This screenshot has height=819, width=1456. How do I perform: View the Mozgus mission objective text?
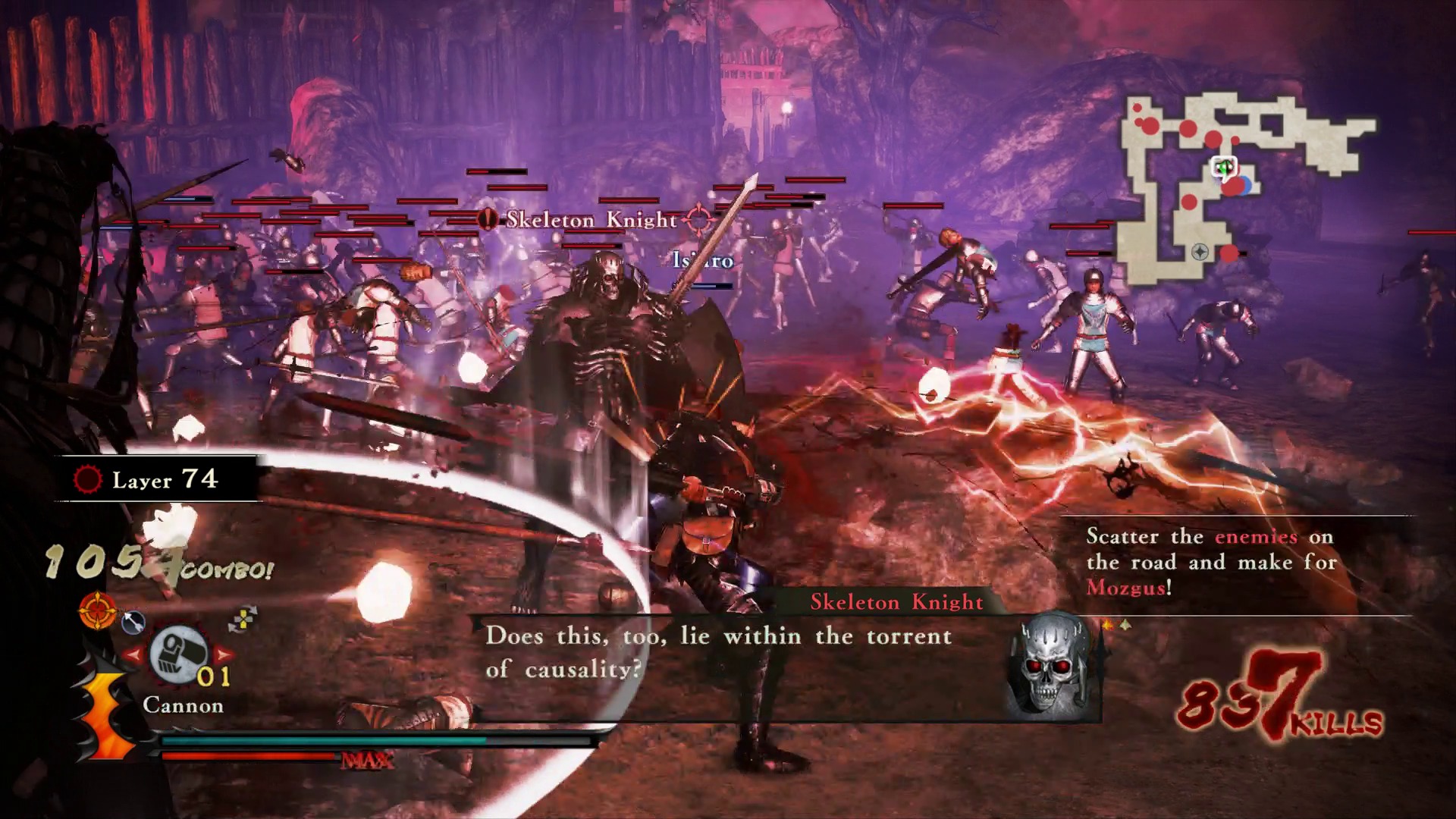[1210, 562]
